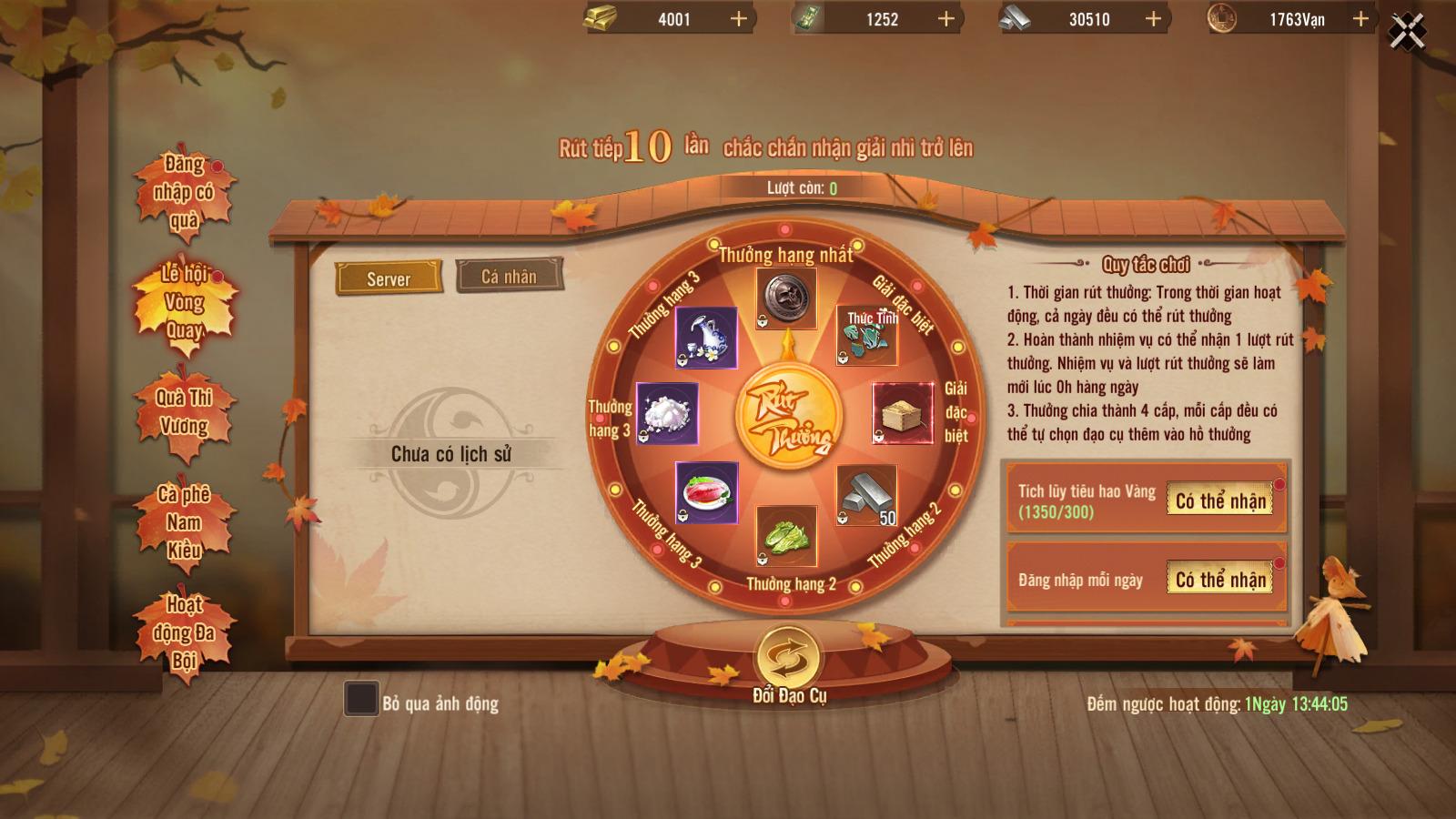The image size is (1456, 819).
Task: Select the green cabbage prize slot
Action: click(x=786, y=536)
